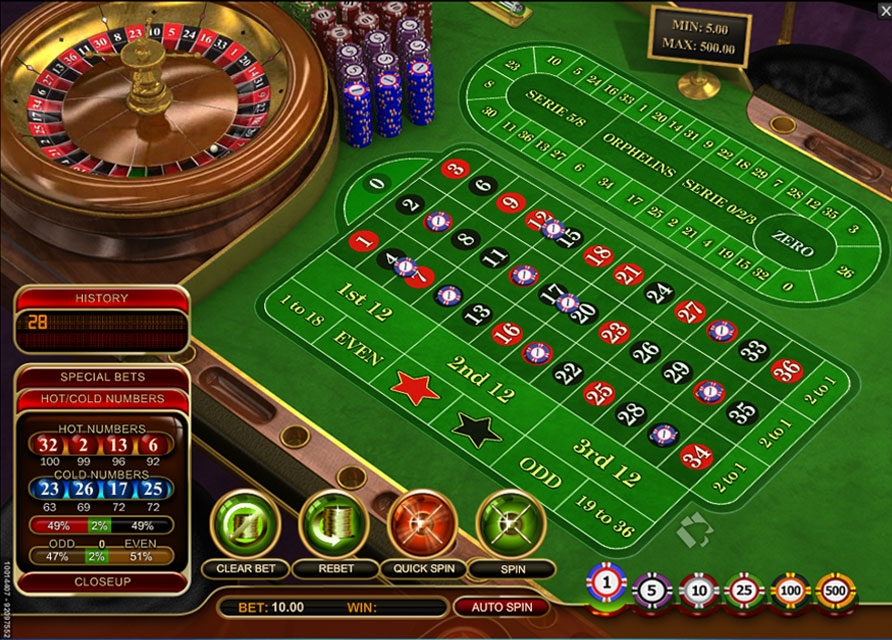Repeat the last wager with Rebet
The width and height of the screenshot is (892, 640).
tap(333, 522)
